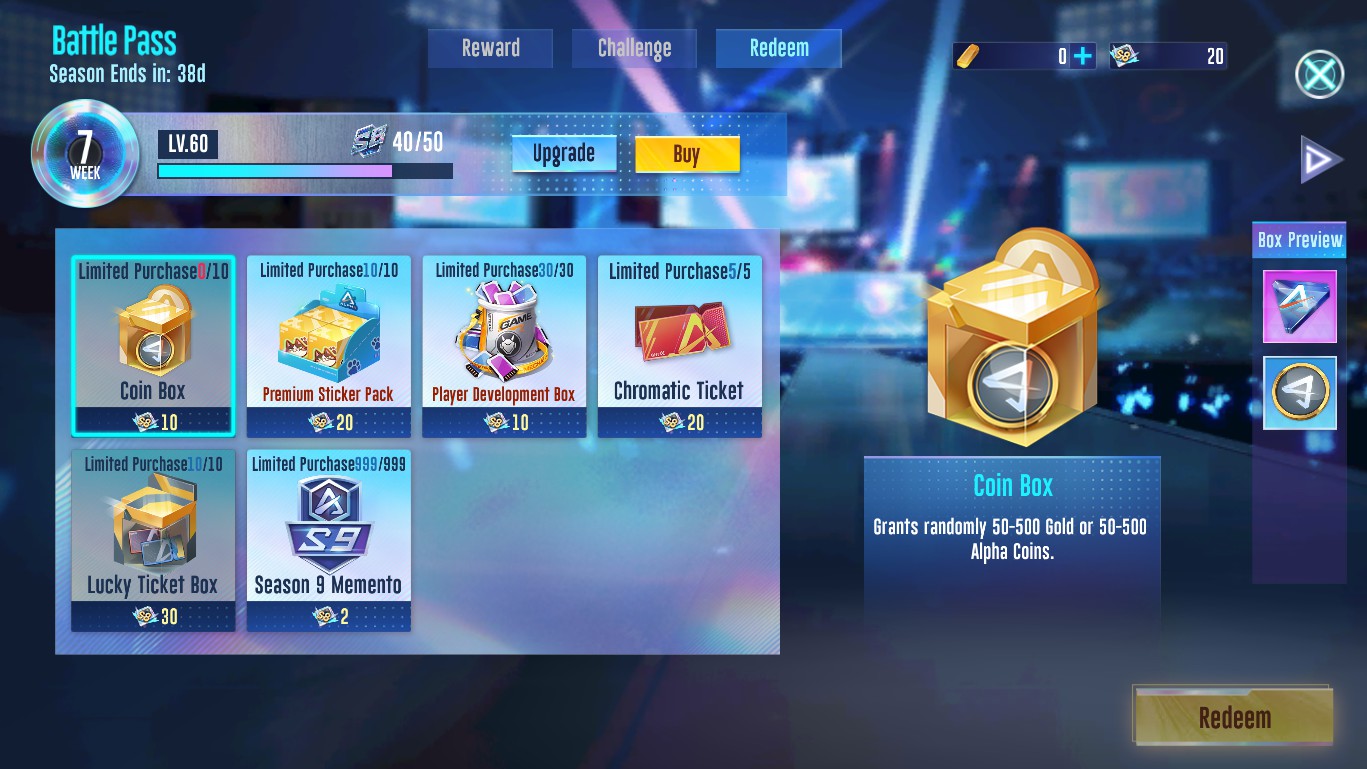Select the Lucky Ticket Box
The image size is (1367, 769).
click(x=153, y=540)
